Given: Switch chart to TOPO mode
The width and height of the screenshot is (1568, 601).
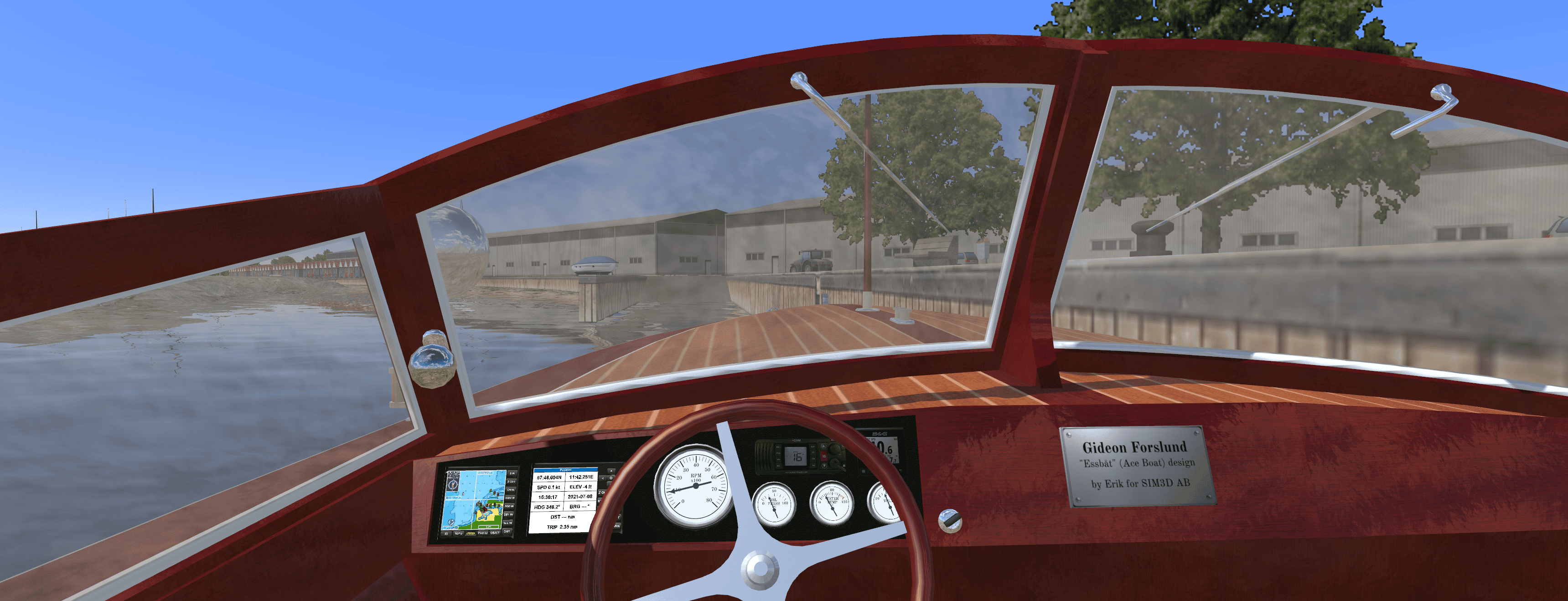Looking at the screenshot, I should (x=458, y=534).
